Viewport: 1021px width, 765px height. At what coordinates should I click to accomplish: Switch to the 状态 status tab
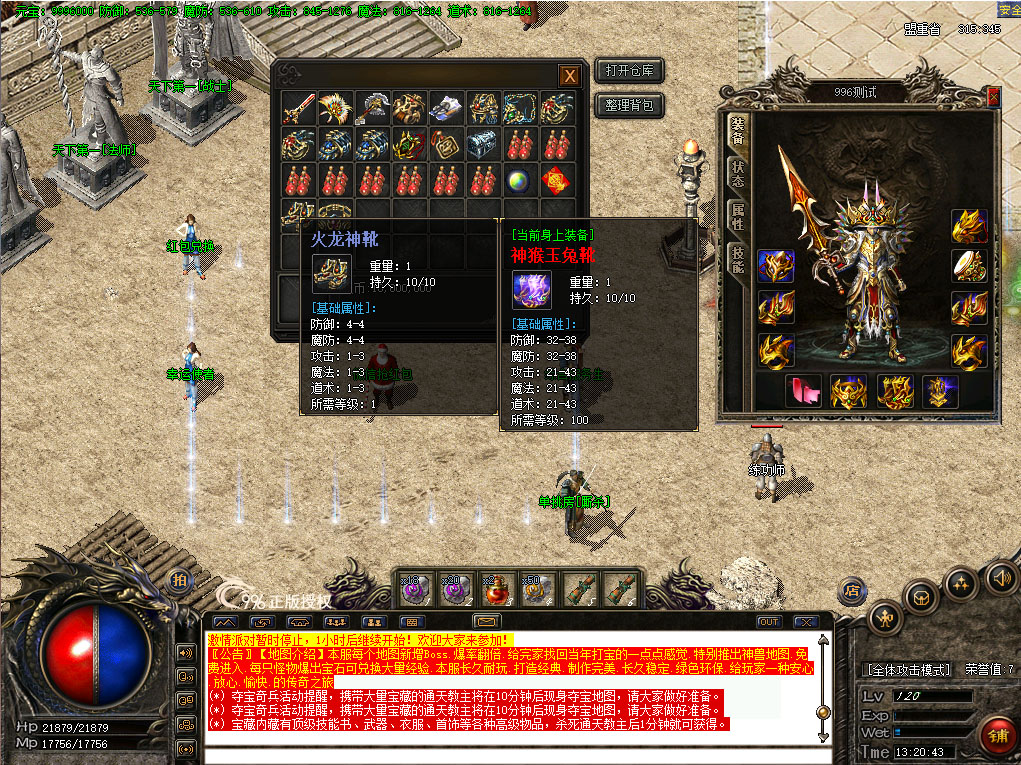click(737, 173)
